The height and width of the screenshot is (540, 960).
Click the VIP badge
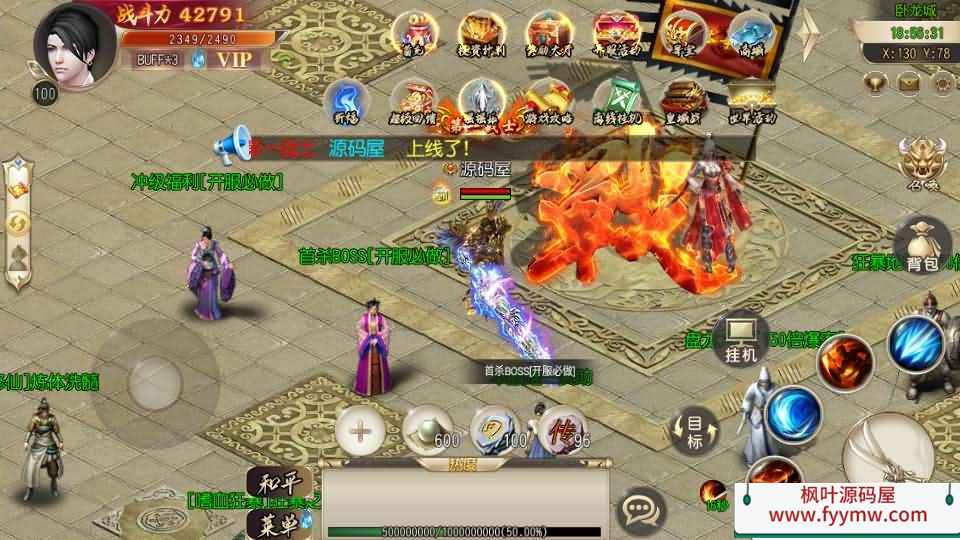pos(236,59)
